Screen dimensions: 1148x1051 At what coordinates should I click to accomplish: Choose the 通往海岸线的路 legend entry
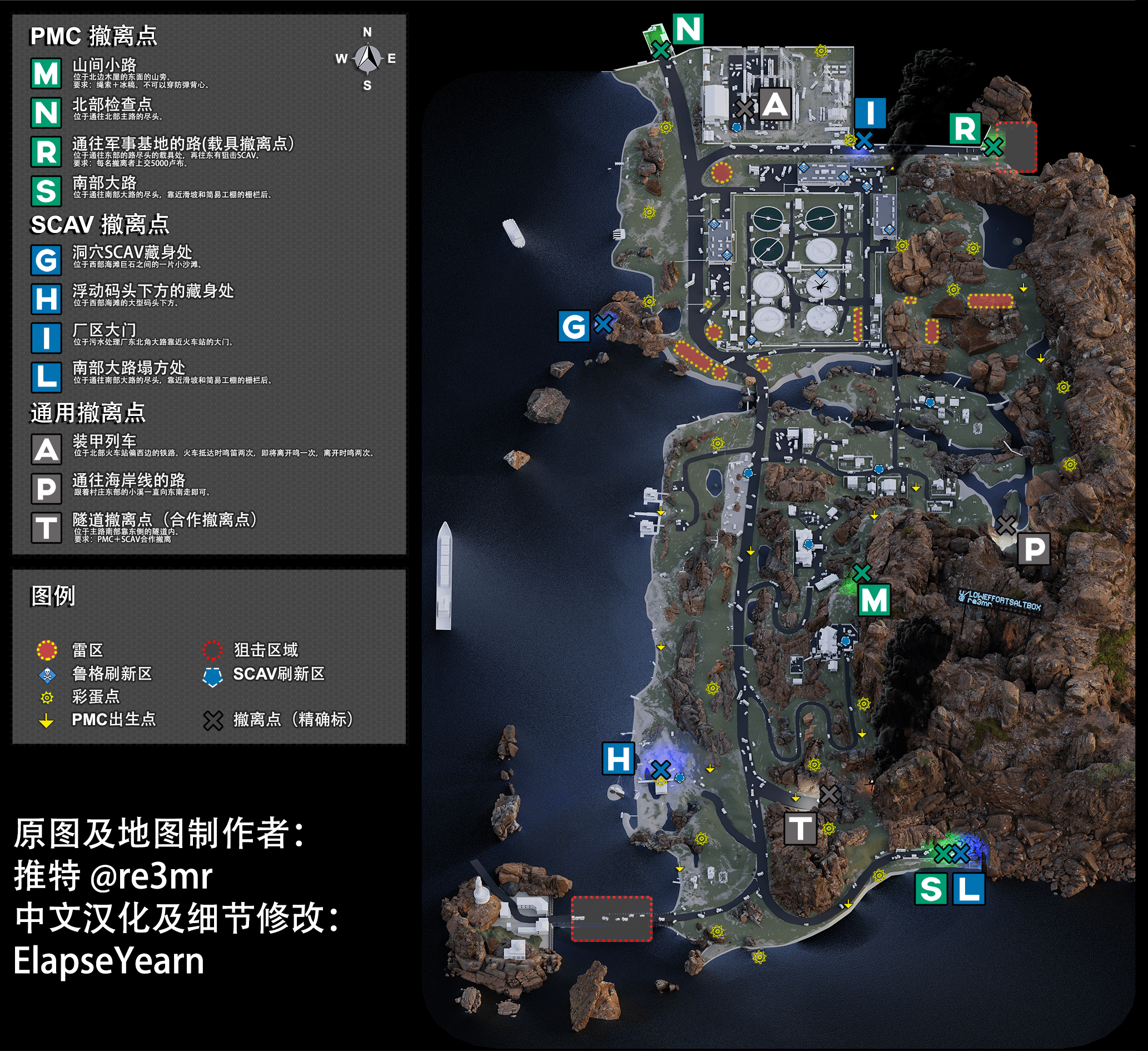[128, 480]
